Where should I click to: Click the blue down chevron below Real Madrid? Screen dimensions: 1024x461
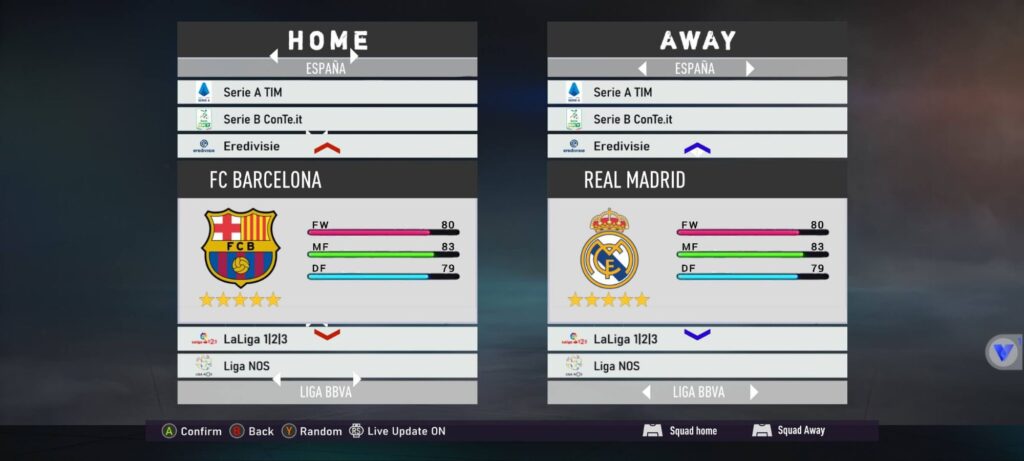[697, 335]
